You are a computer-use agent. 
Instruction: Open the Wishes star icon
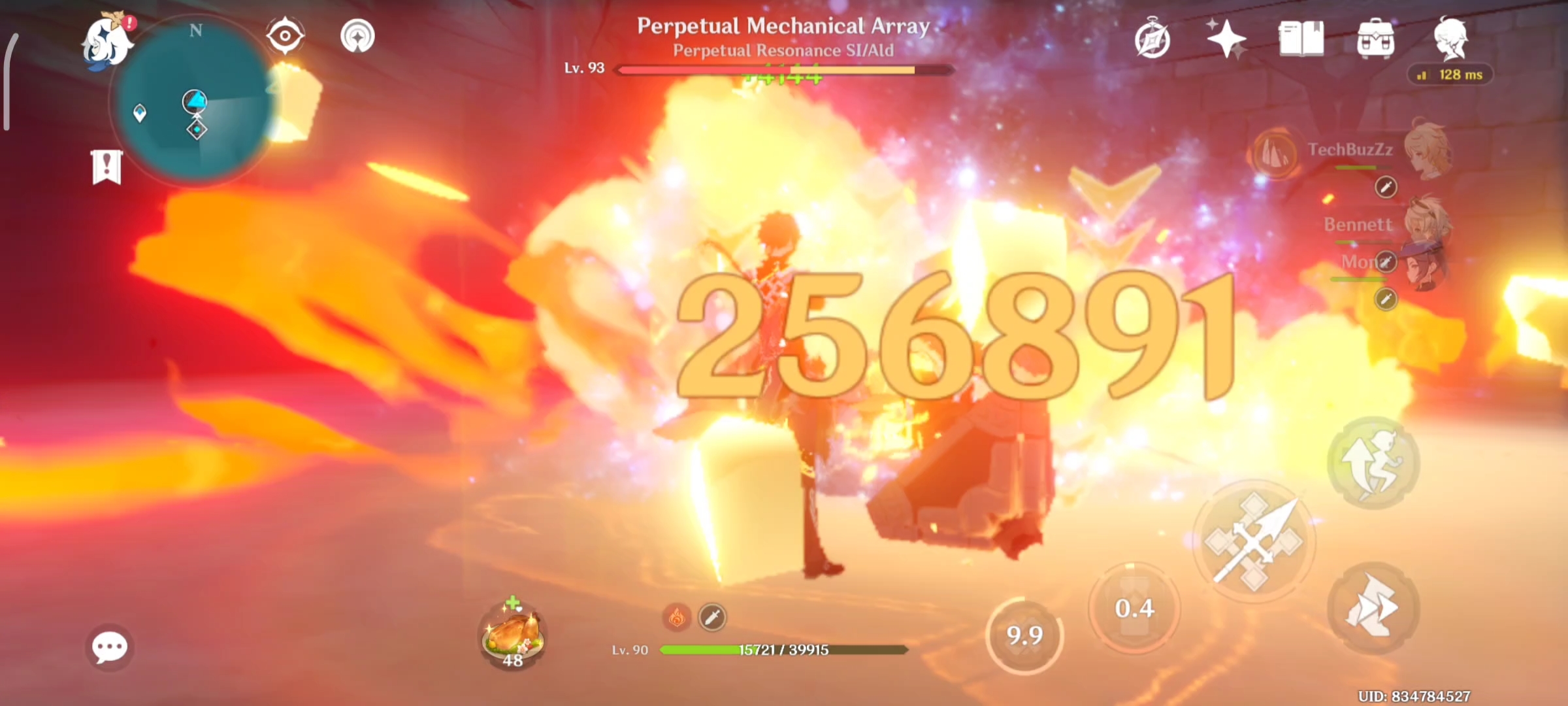1228,39
